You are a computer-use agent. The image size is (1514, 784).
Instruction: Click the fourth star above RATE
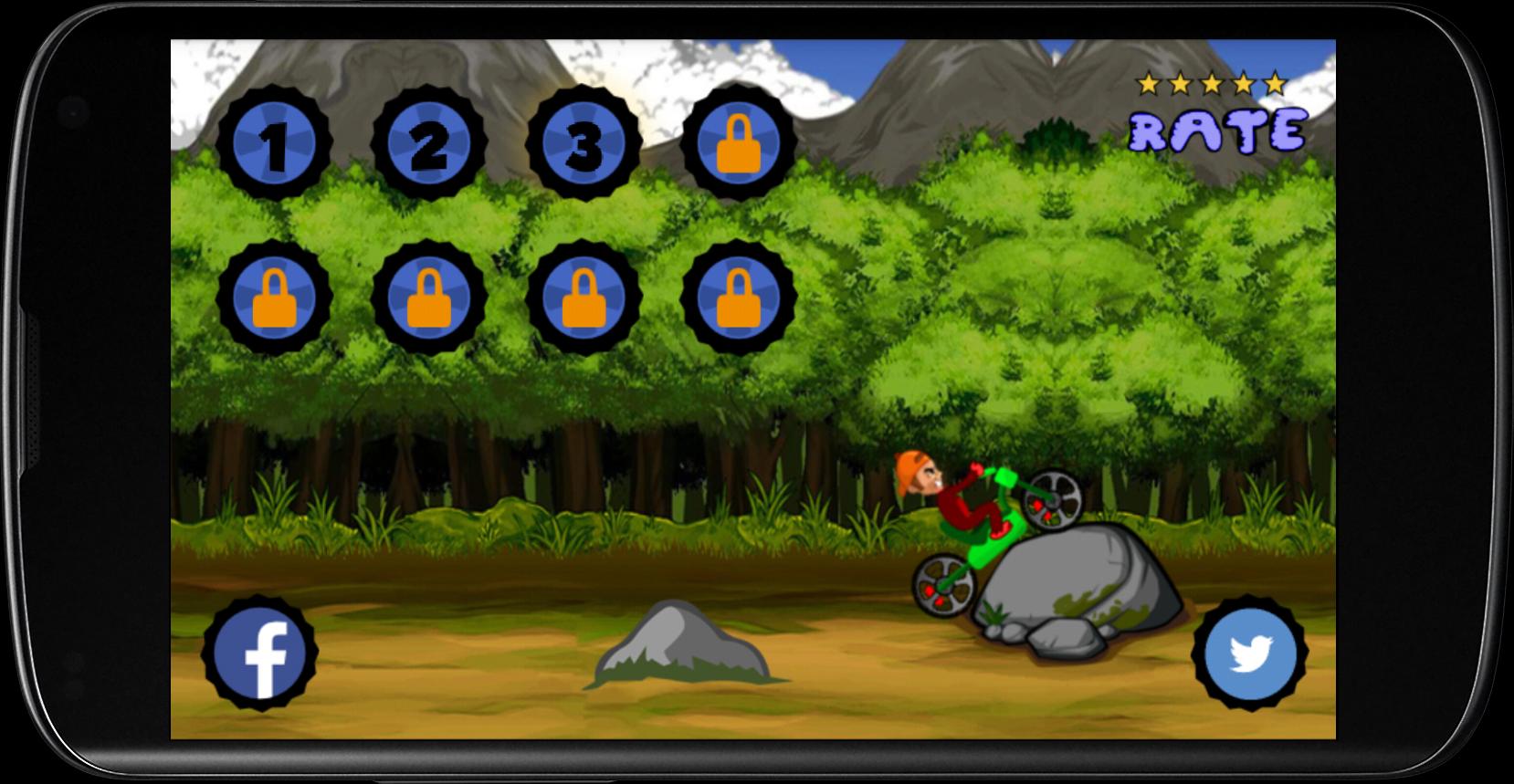pos(1243,83)
